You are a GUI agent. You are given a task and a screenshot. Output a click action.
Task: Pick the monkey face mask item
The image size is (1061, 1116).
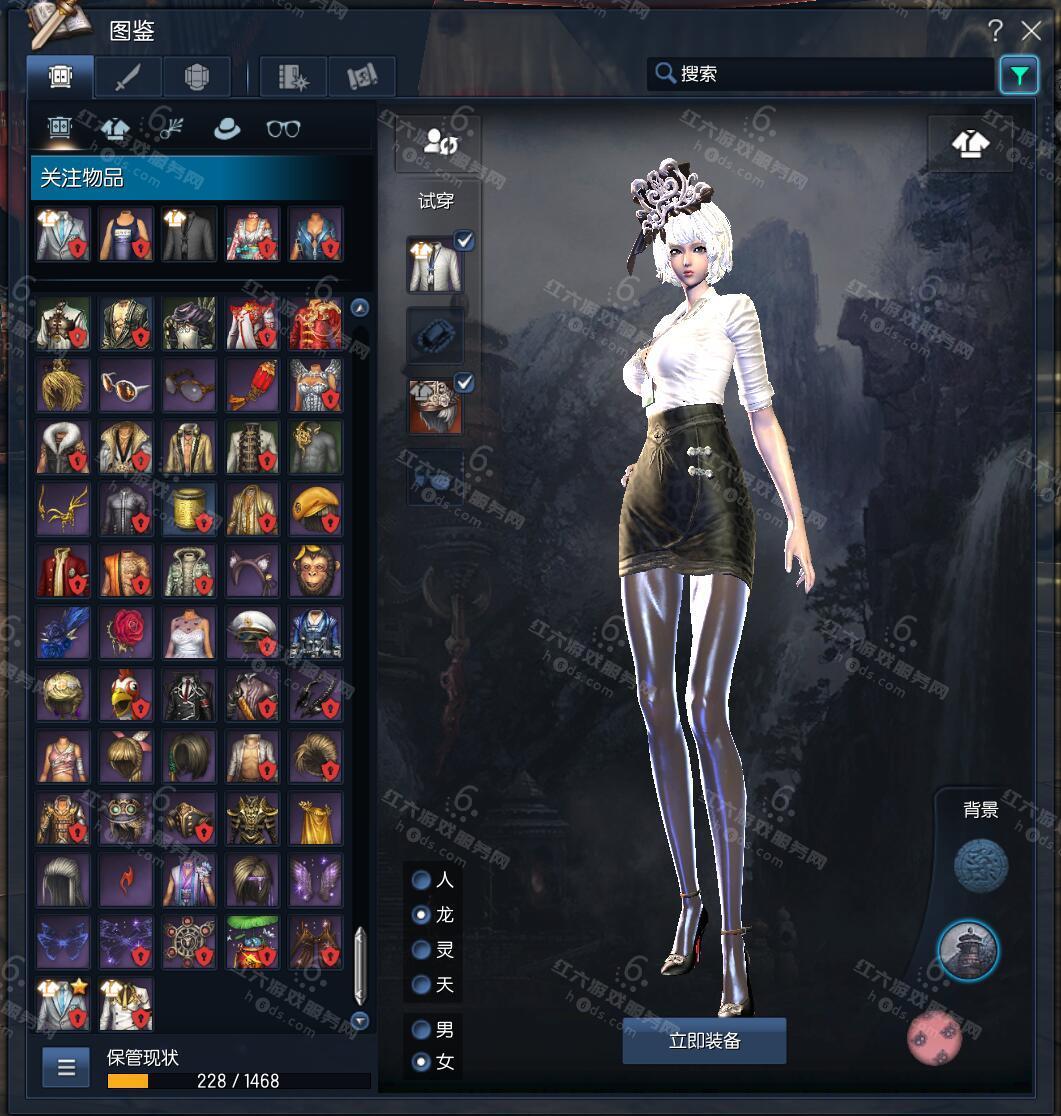[x=316, y=570]
